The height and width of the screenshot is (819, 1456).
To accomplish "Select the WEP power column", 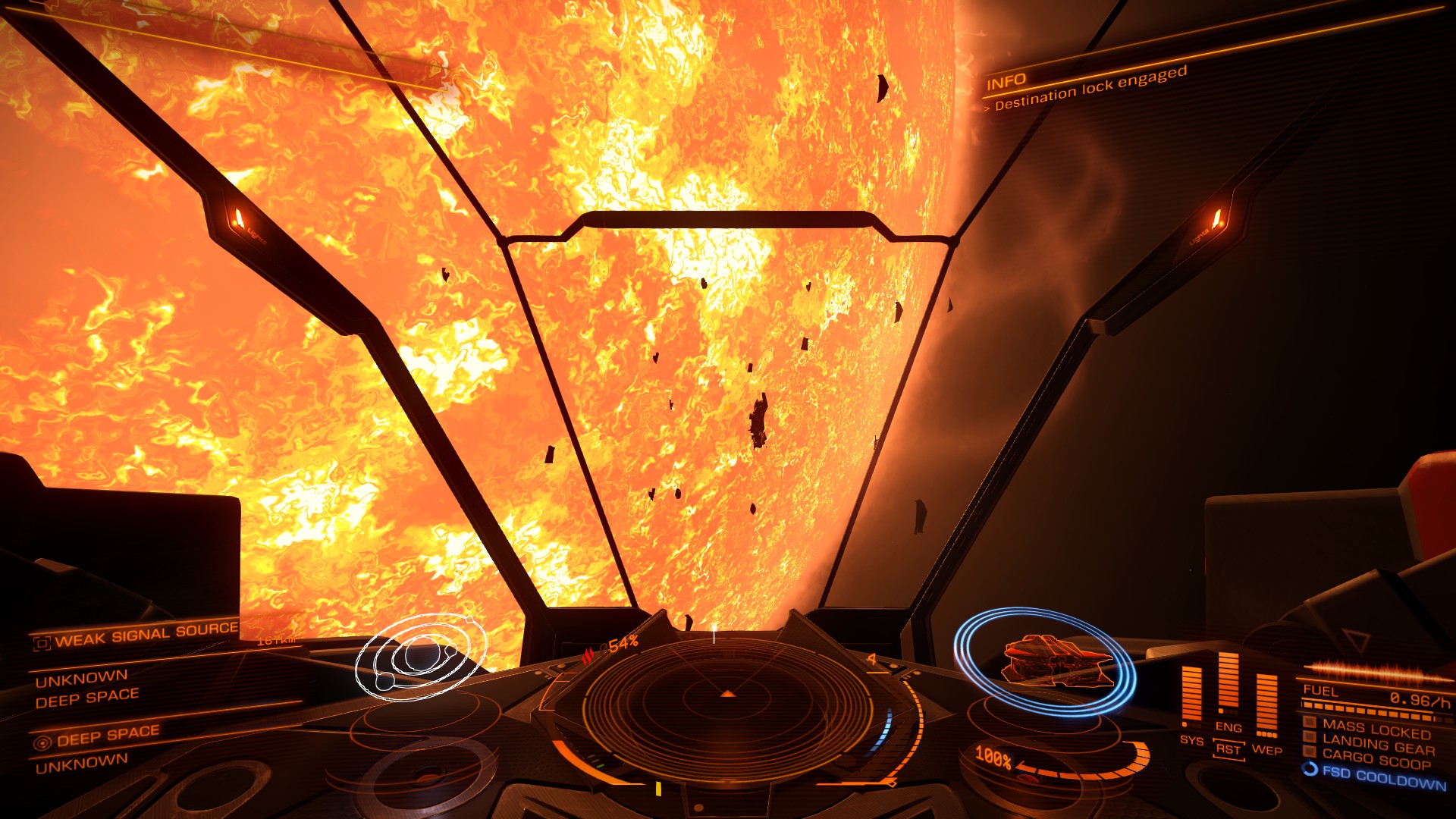I will tap(1266, 704).
